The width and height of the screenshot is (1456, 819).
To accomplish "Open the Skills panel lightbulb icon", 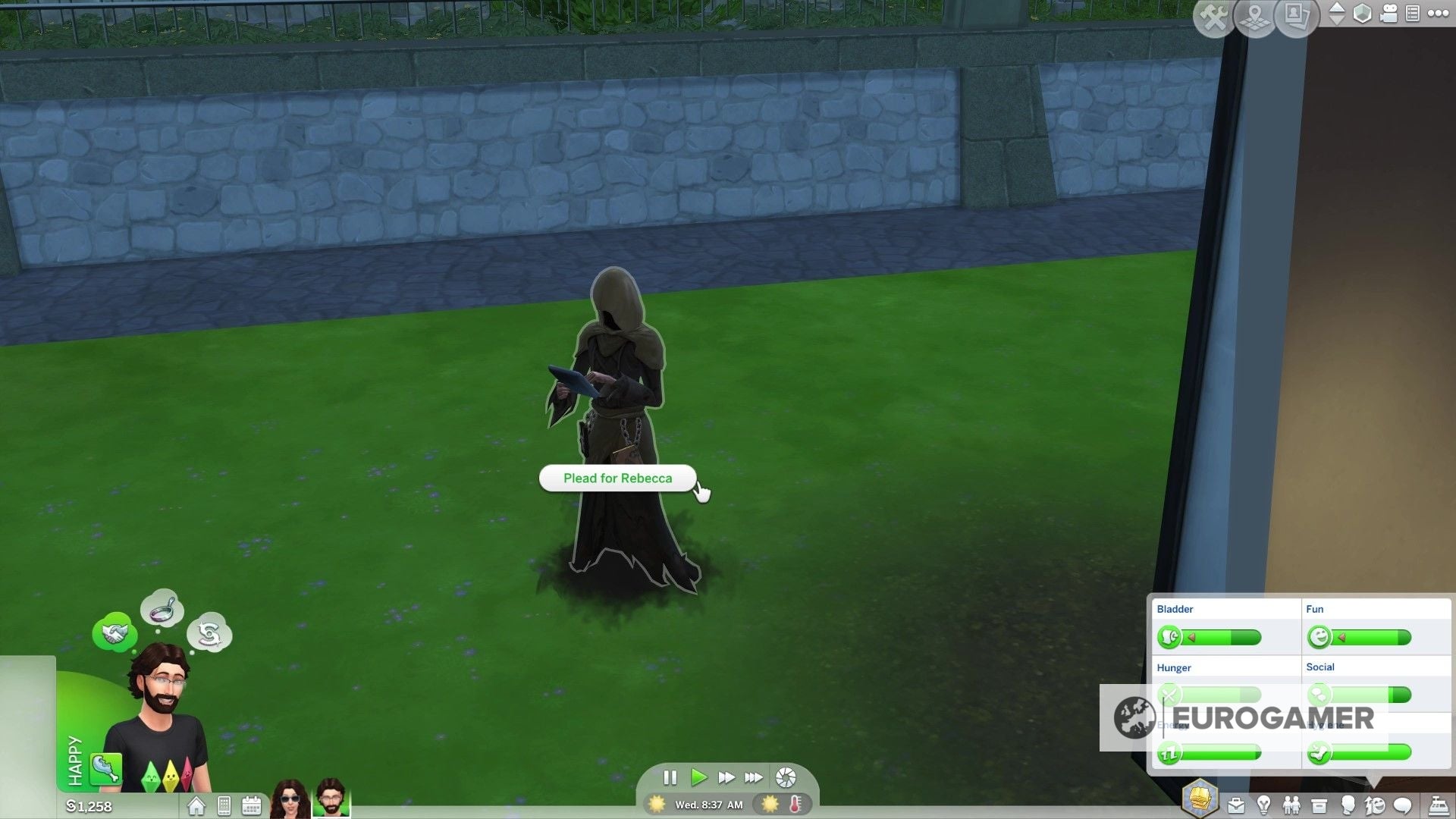I will [x=1263, y=805].
